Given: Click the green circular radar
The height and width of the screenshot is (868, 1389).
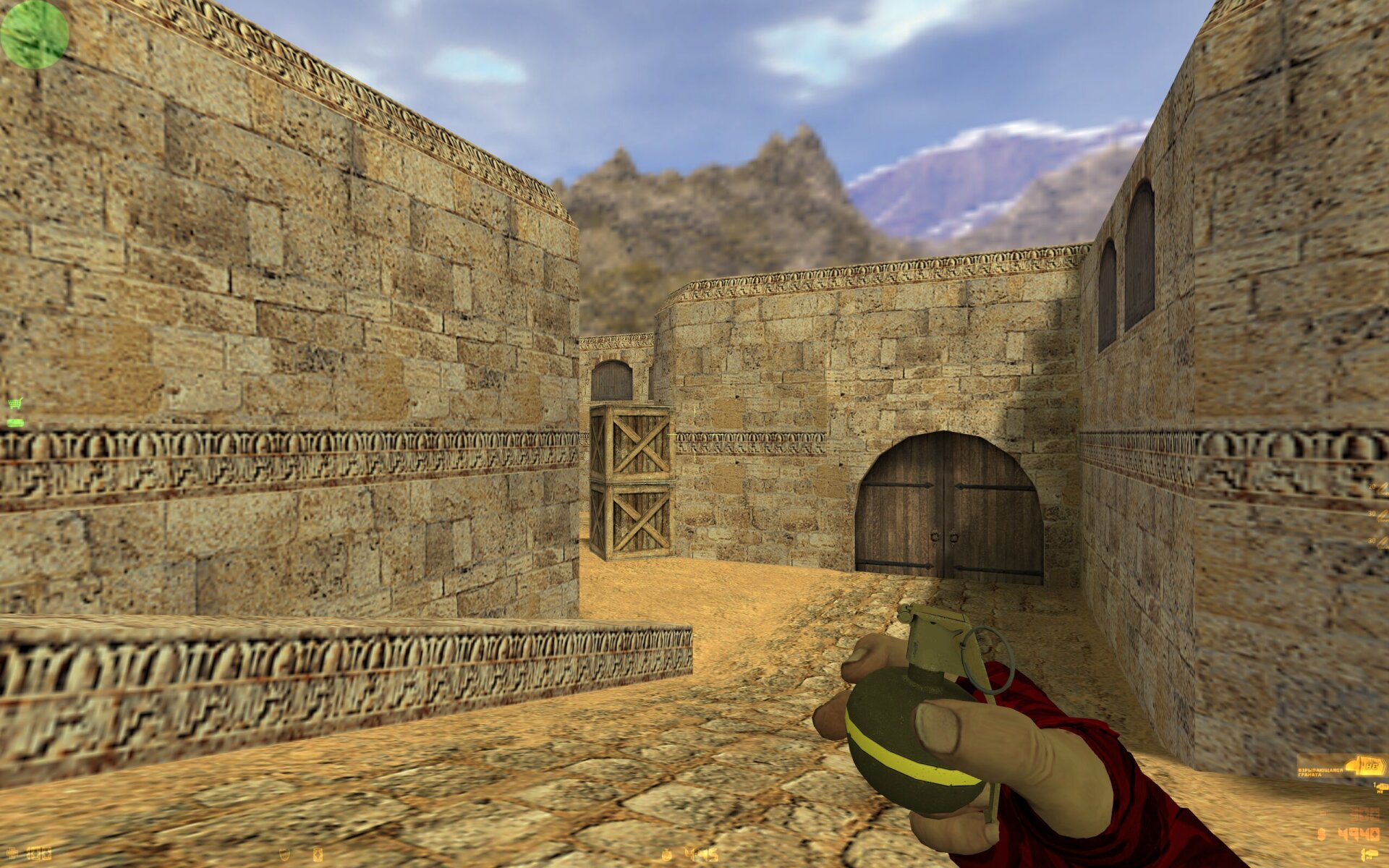Looking at the screenshot, I should [x=34, y=34].
